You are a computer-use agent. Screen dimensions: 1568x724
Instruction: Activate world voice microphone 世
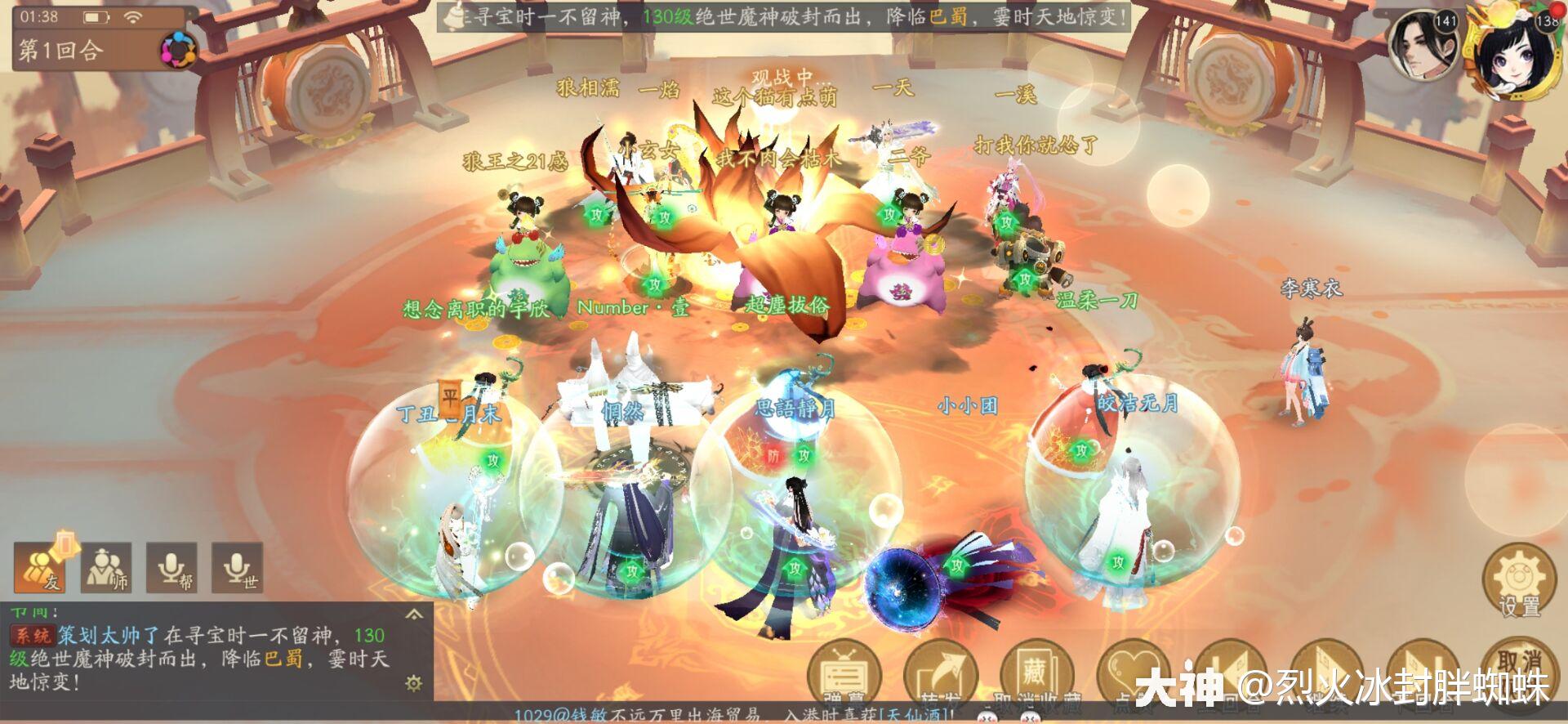[238, 566]
